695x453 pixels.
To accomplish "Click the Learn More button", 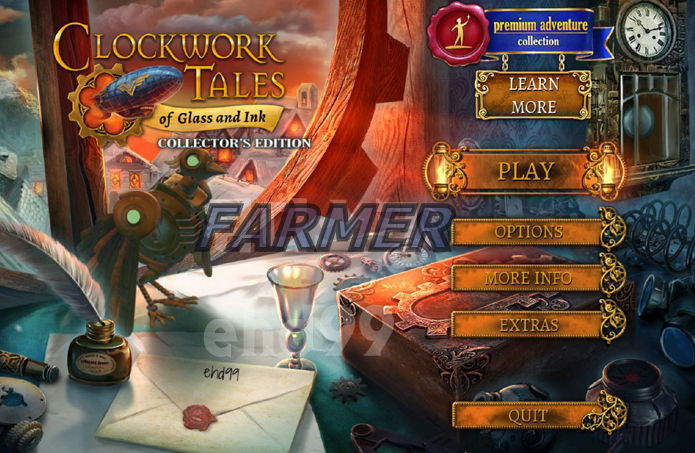I will (x=532, y=95).
